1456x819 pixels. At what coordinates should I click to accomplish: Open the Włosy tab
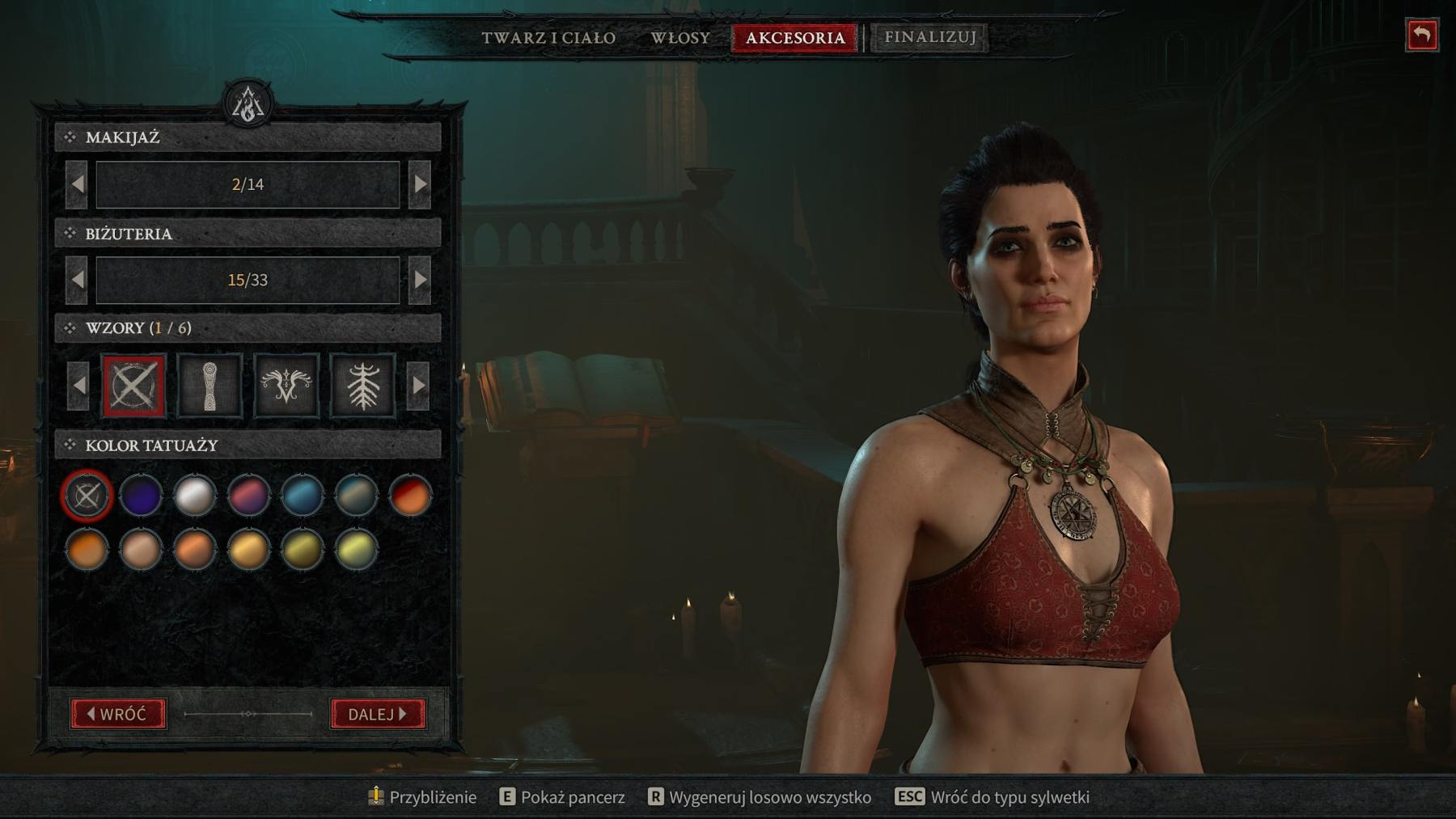680,38
